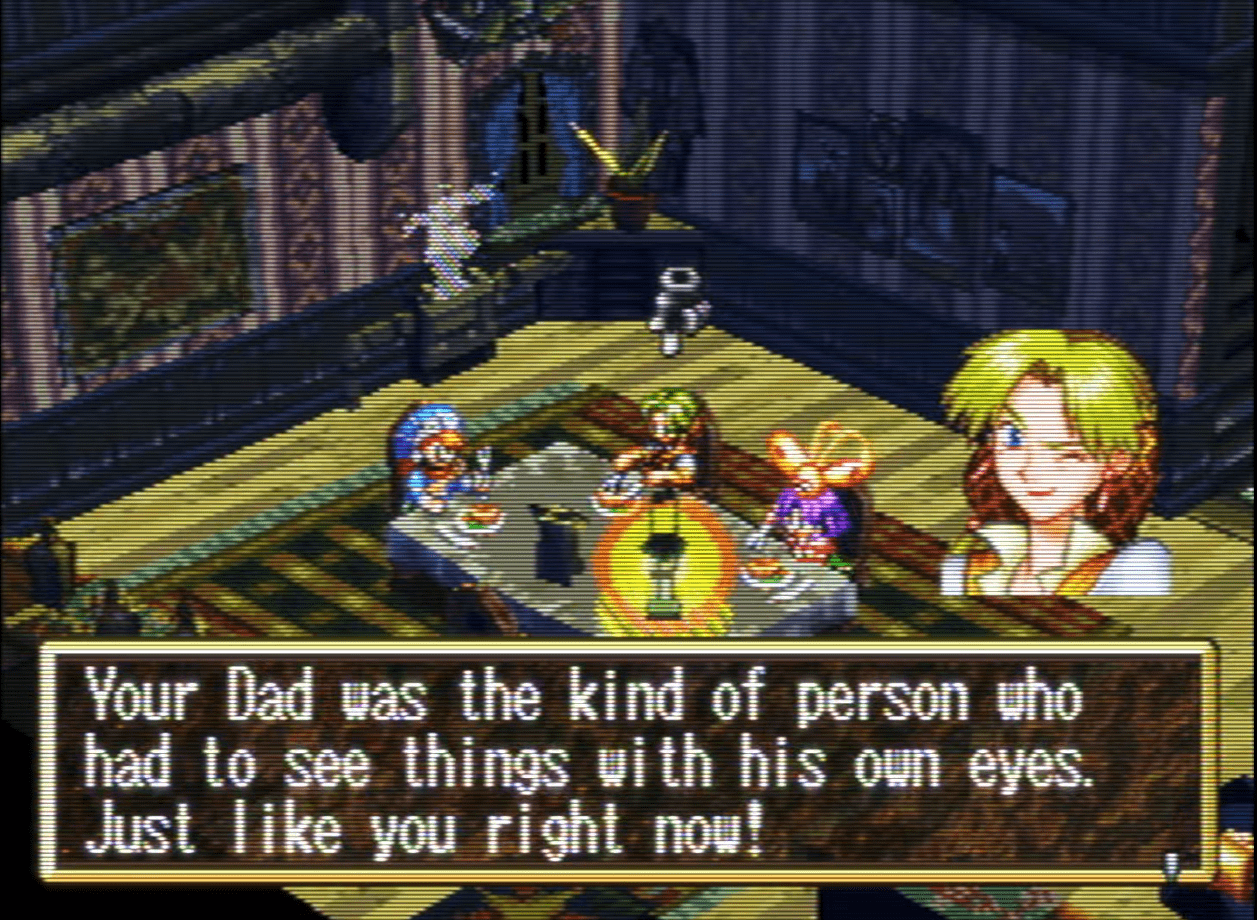Image resolution: width=1257 pixels, height=920 pixels.
Task: Advance the "Your Dad was" dialogue box
Action: click(628, 762)
